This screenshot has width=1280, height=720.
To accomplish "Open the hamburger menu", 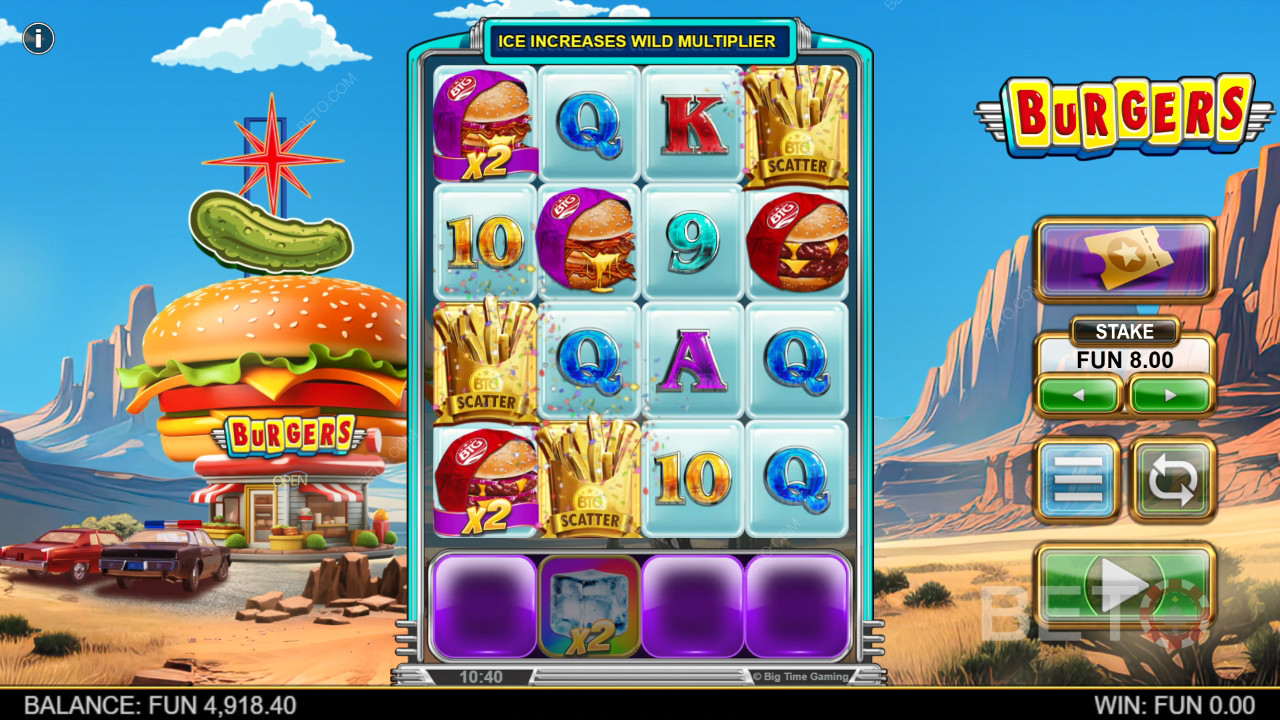I will click(1077, 480).
